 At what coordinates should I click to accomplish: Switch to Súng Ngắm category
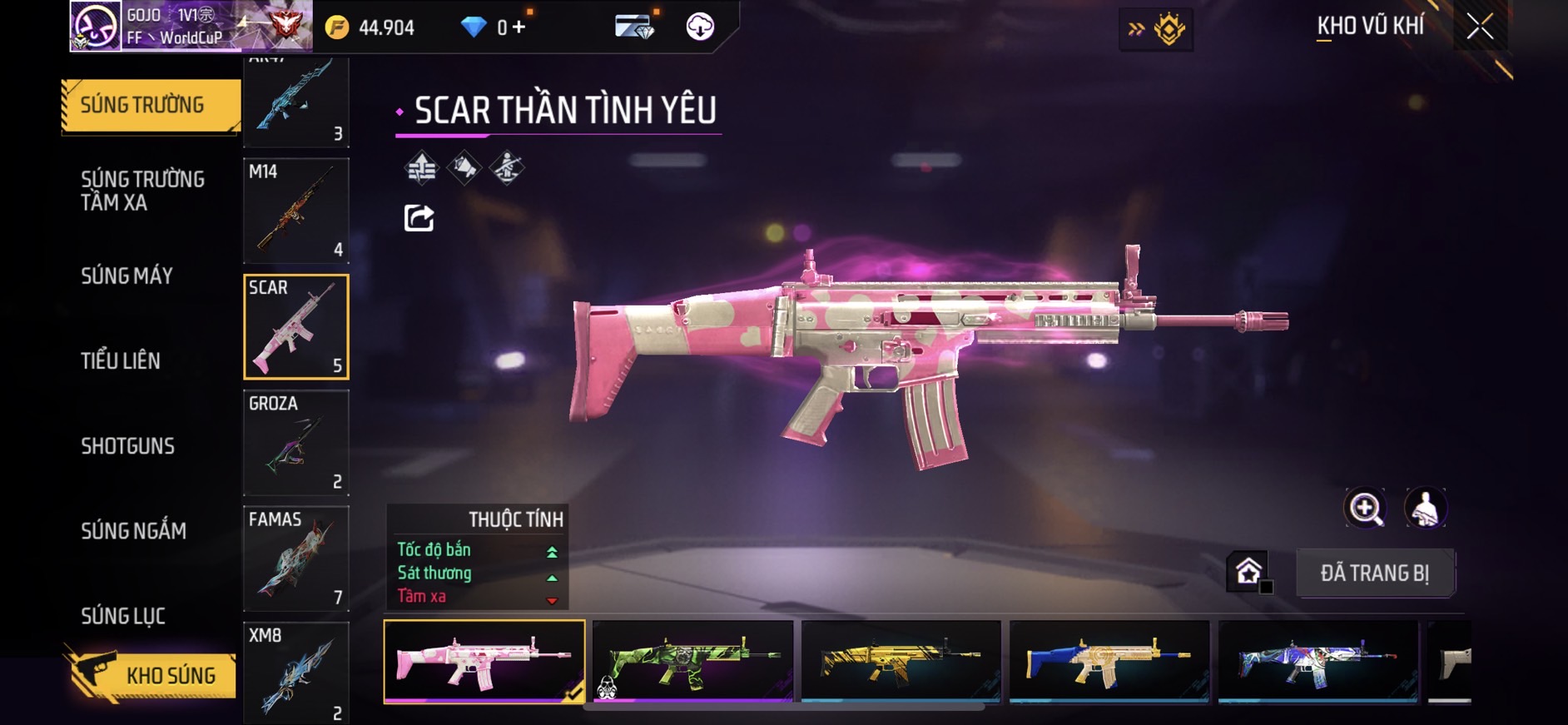(133, 531)
